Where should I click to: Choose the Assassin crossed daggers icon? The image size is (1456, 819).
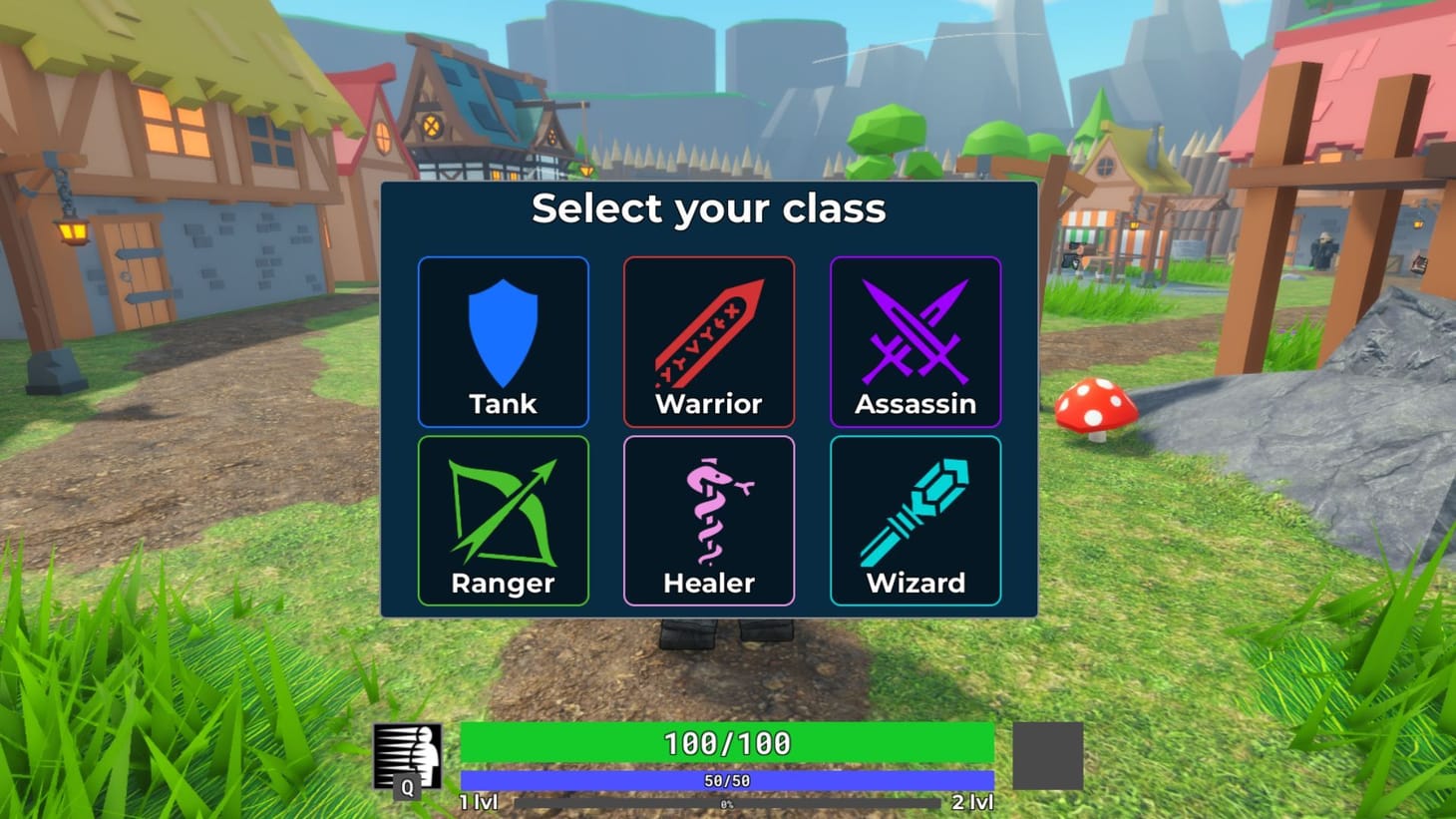coord(914,329)
